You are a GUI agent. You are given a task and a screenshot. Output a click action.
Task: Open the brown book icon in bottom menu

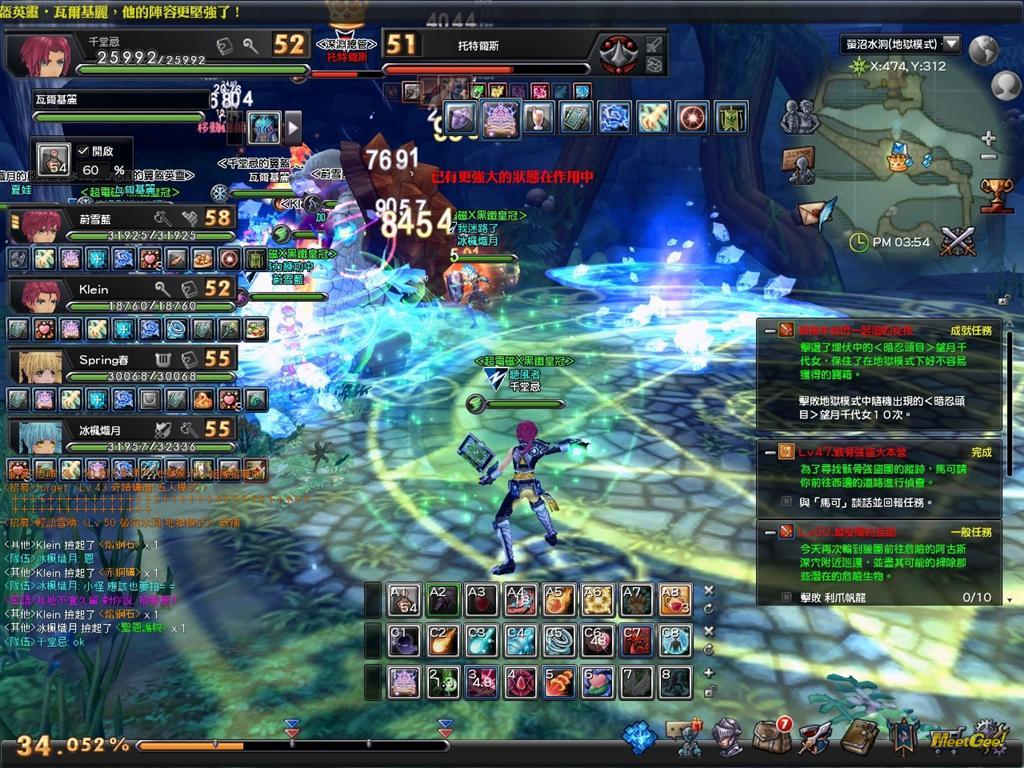pos(859,737)
